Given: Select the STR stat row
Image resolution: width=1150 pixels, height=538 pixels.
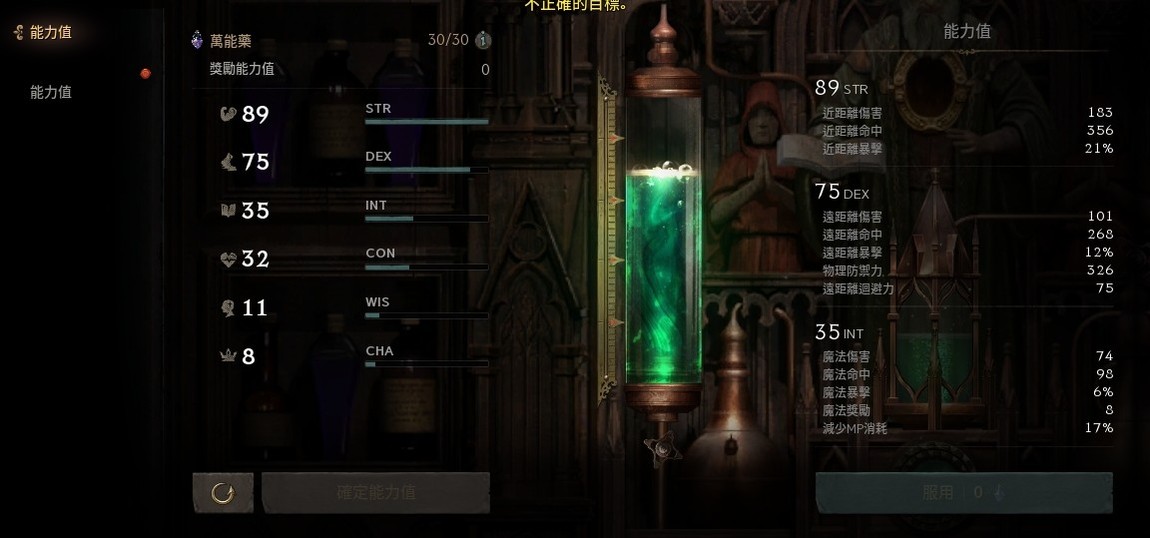Looking at the screenshot, I should point(354,114).
